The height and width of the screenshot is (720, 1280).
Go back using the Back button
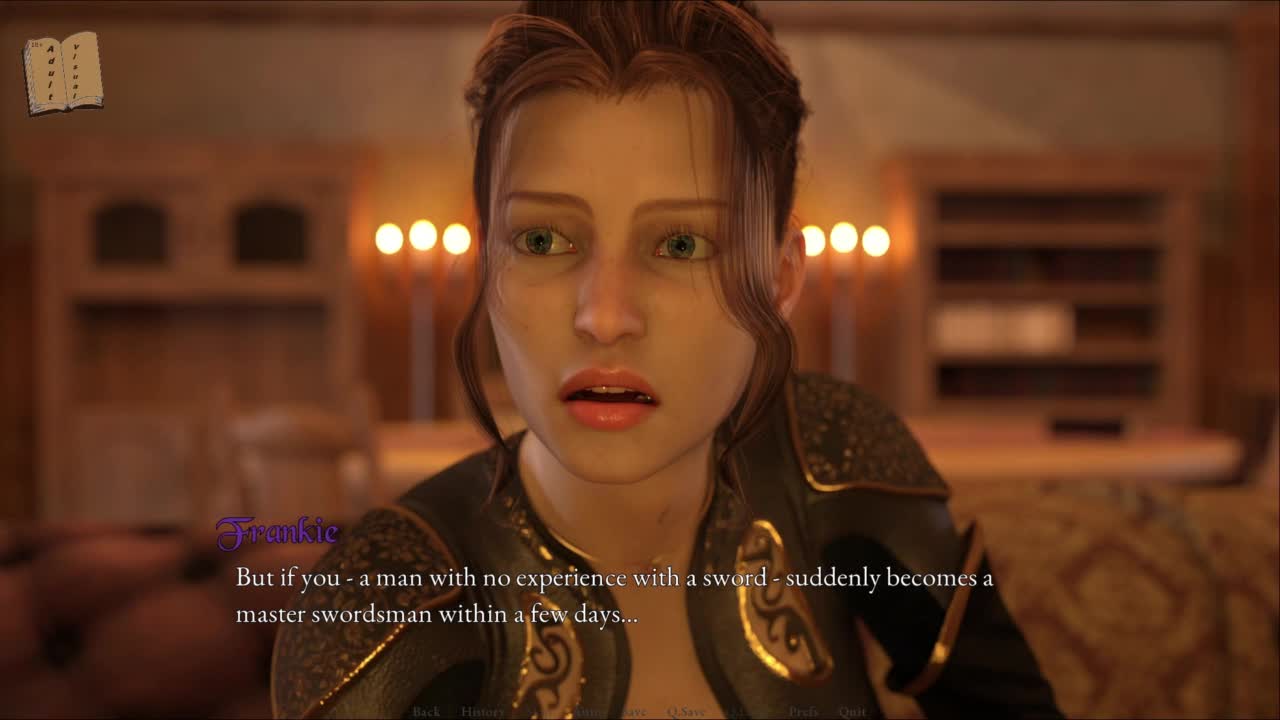(x=426, y=712)
